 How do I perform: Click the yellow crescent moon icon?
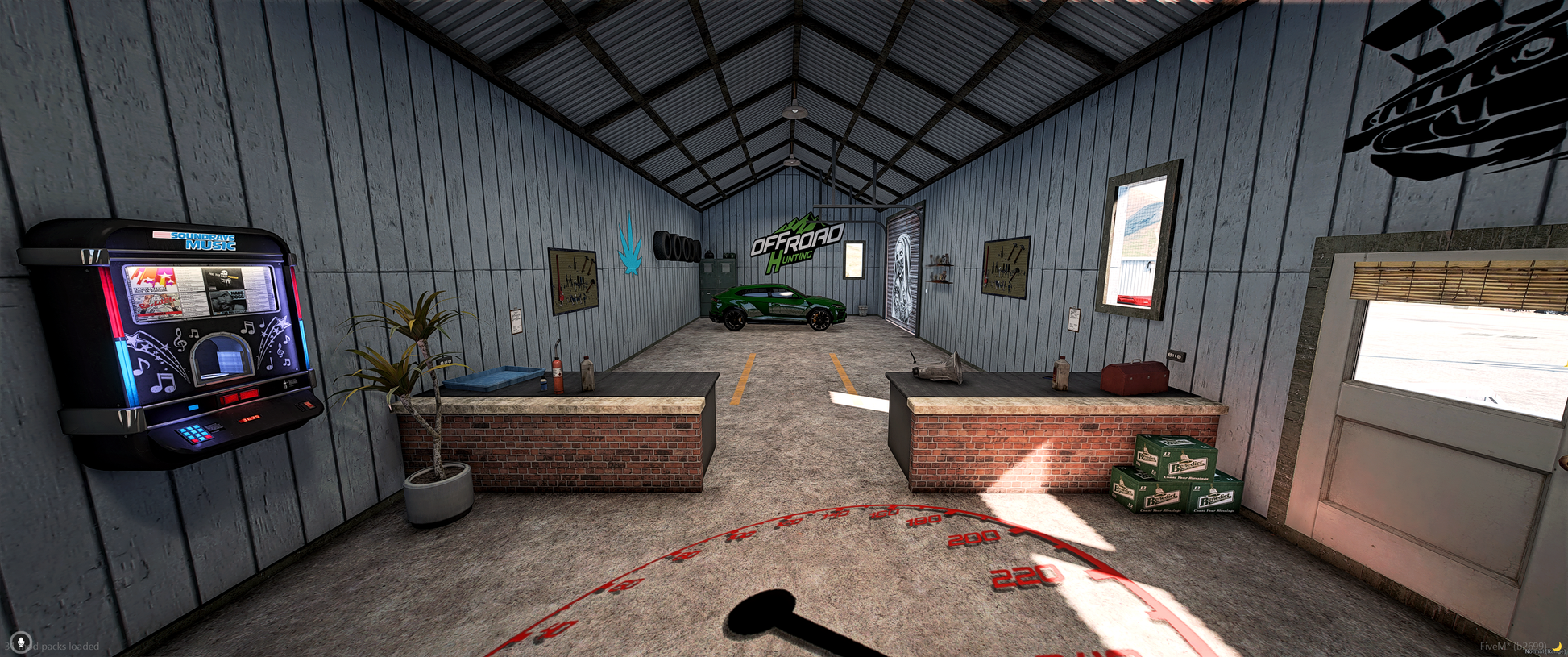(x=1558, y=646)
